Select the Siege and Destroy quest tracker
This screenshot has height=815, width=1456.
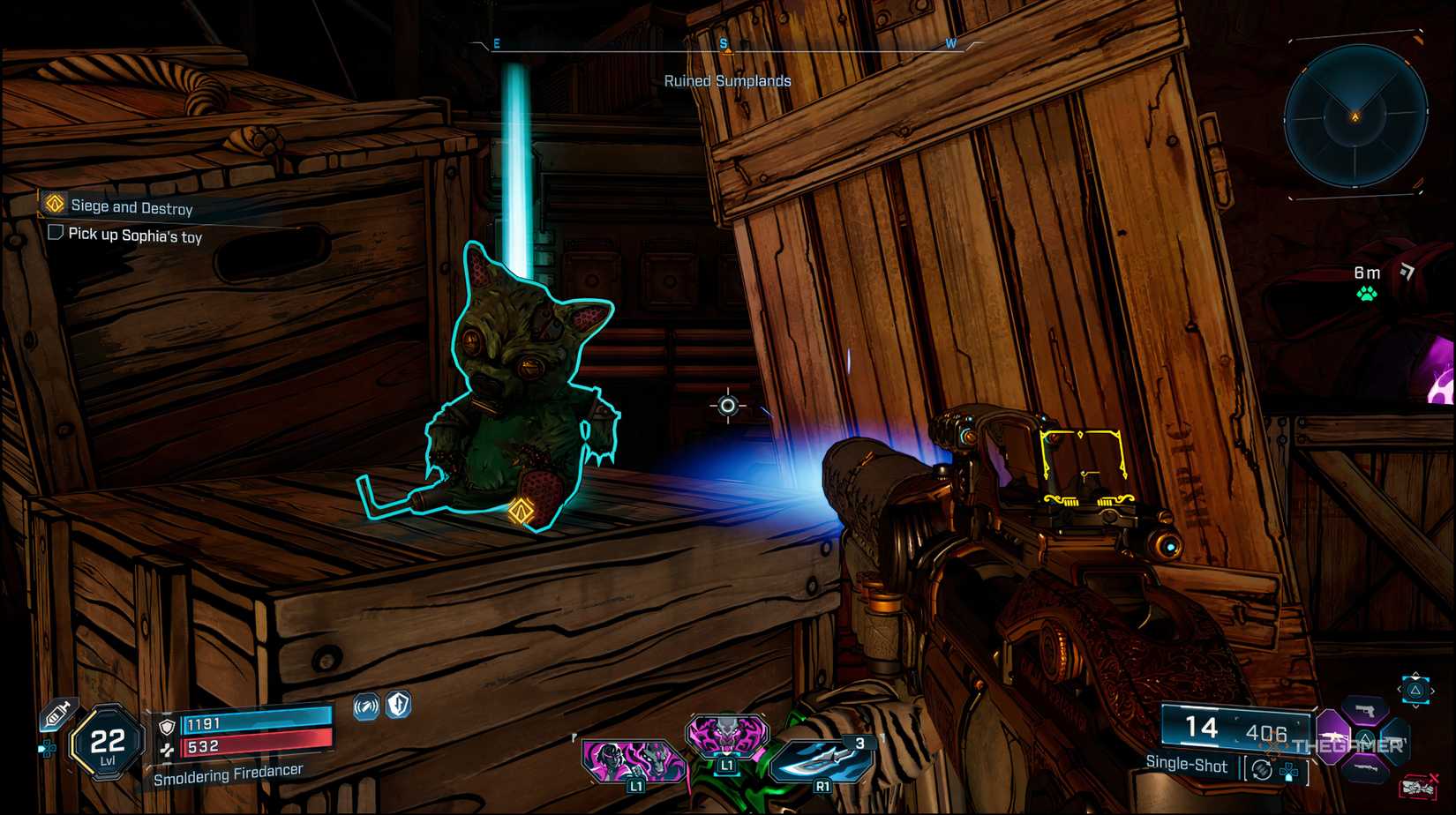click(x=131, y=207)
